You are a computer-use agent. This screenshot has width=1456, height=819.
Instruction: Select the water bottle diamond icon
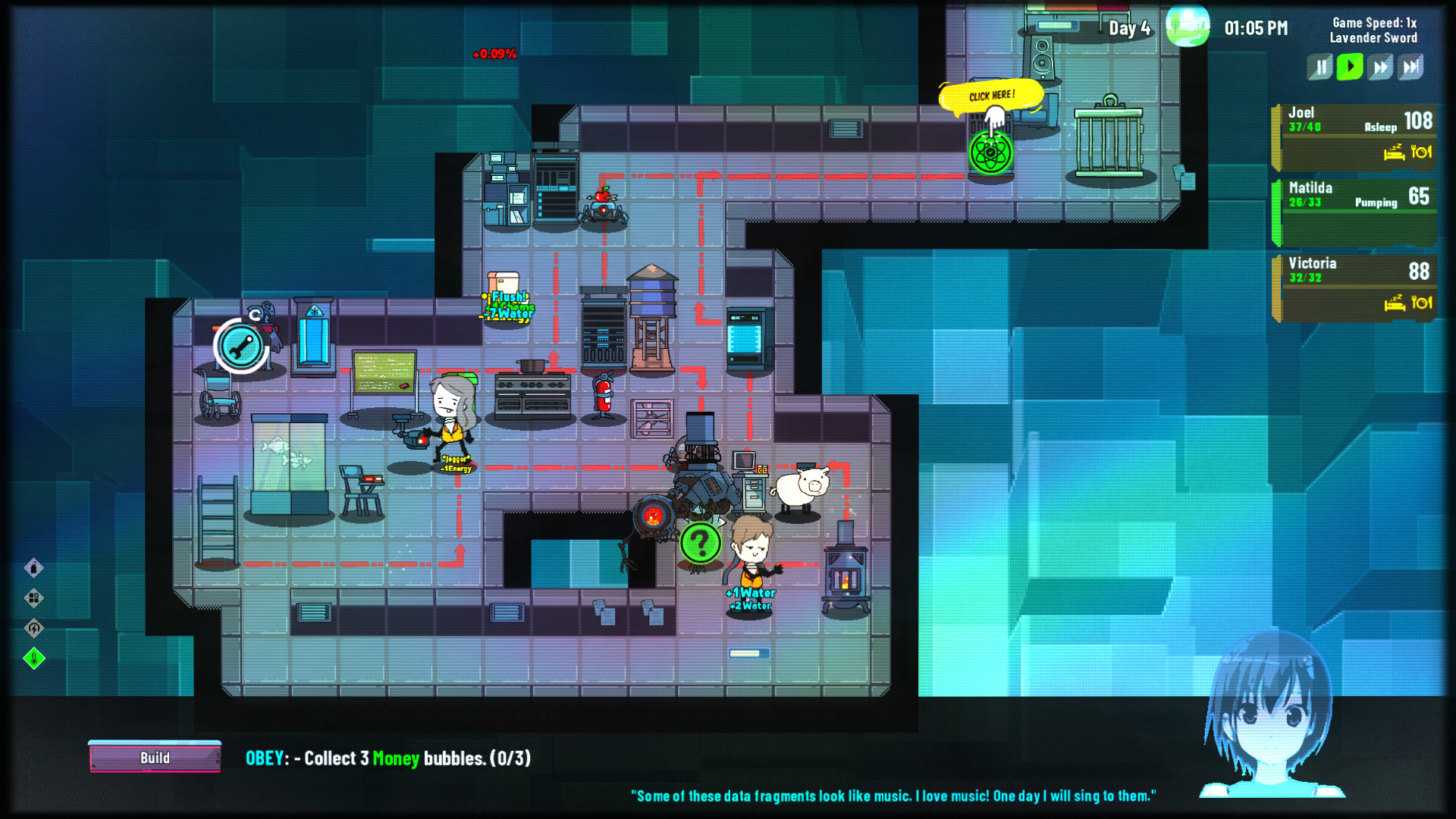[x=34, y=568]
